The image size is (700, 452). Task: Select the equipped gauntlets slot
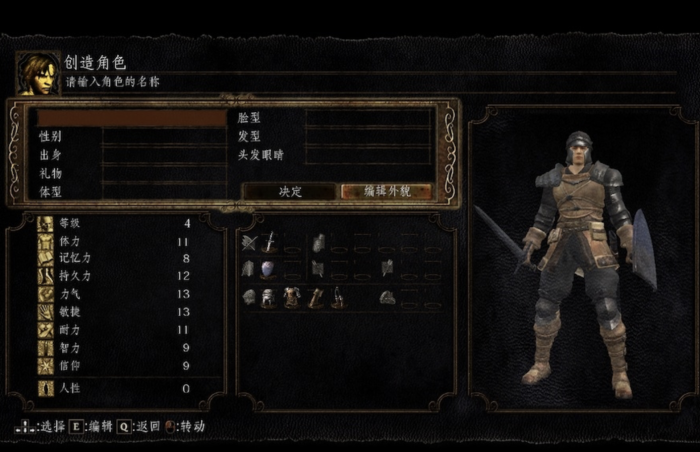[315, 298]
